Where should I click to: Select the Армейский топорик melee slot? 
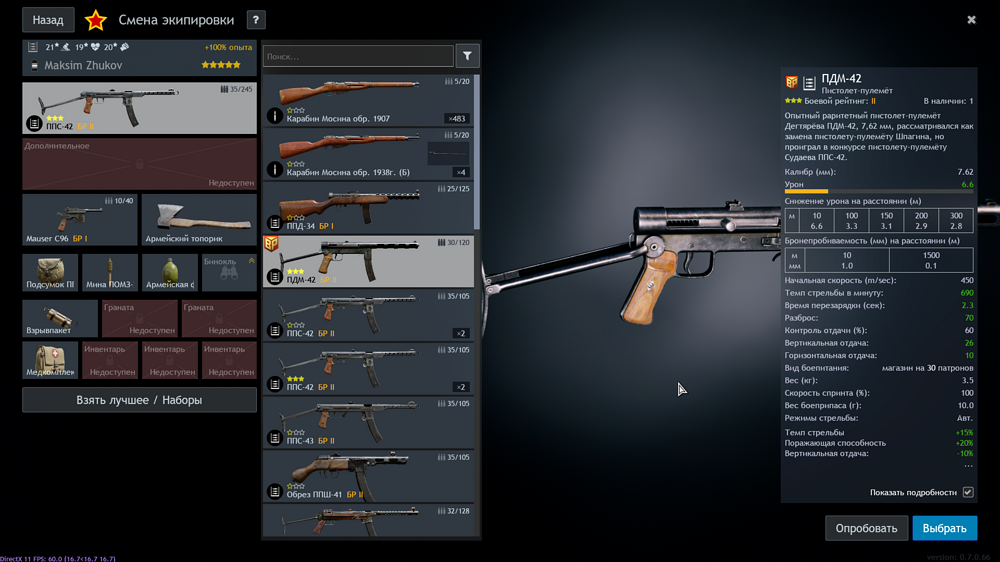tap(199, 220)
